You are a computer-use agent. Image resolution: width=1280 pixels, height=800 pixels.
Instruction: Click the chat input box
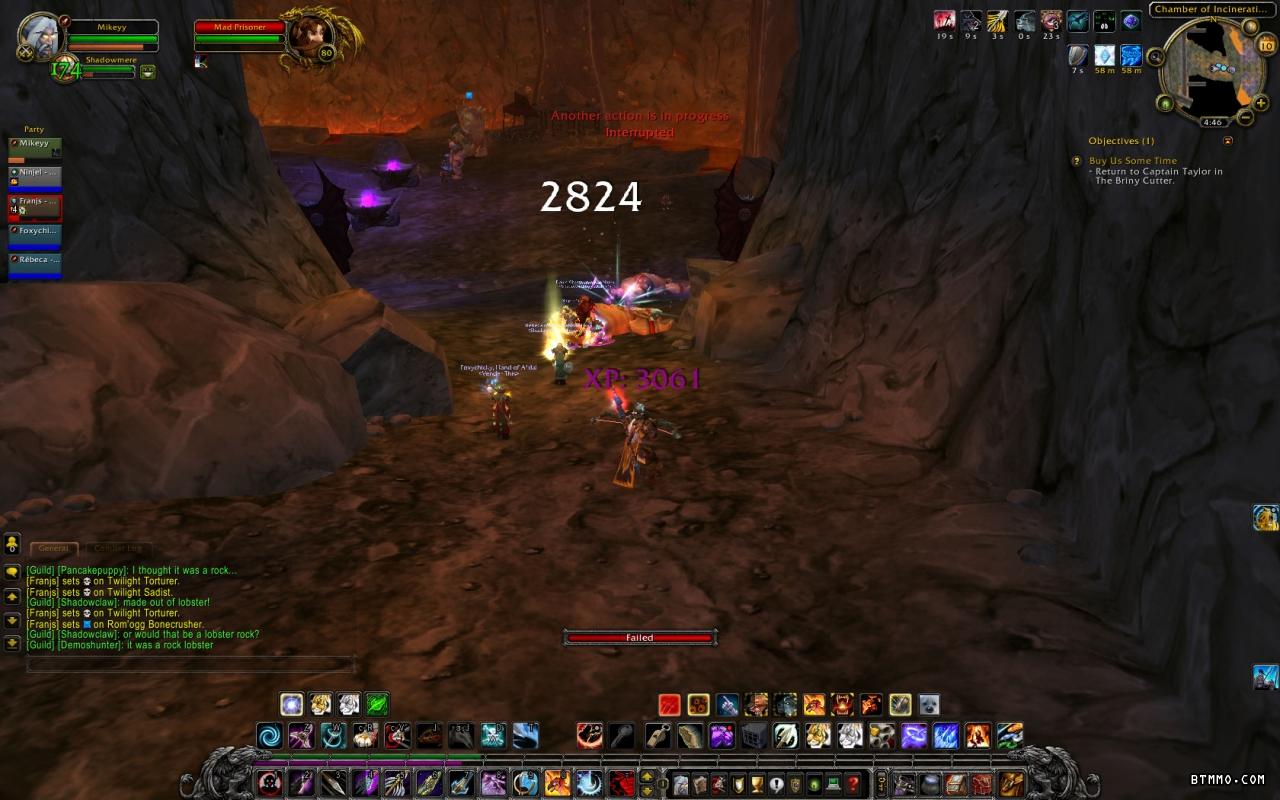(190, 664)
